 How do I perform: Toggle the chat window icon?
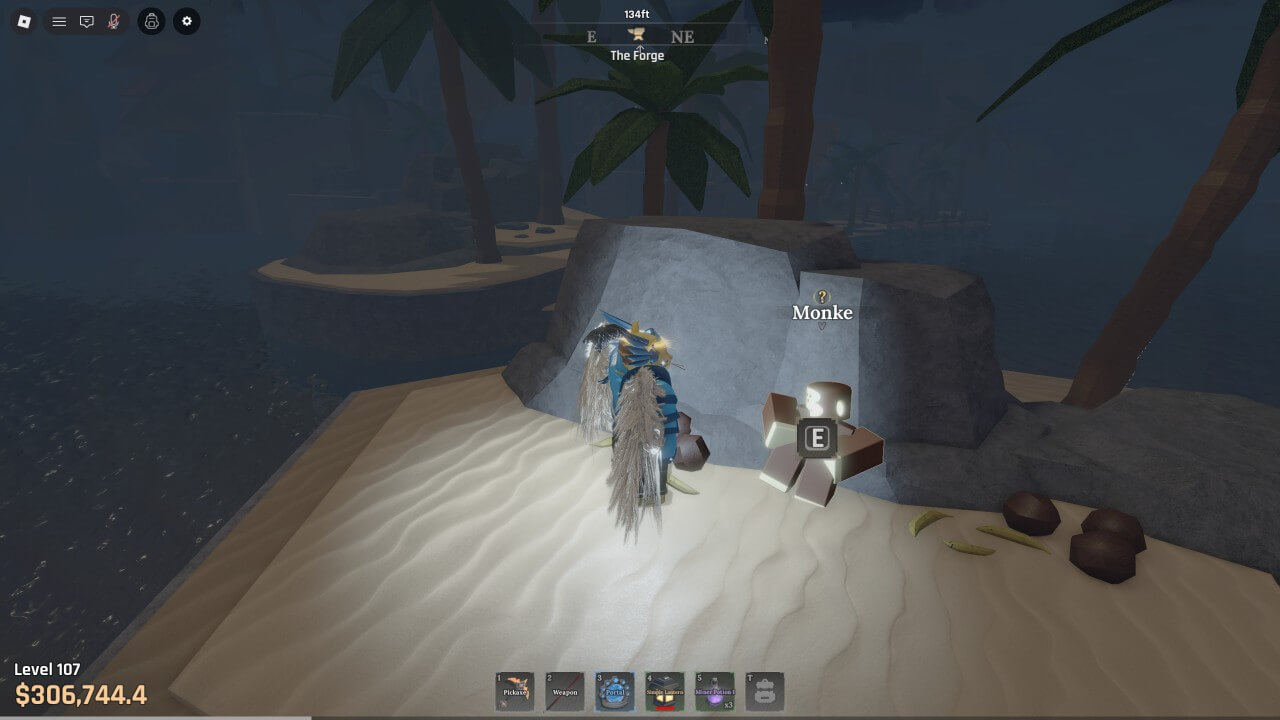[x=87, y=21]
